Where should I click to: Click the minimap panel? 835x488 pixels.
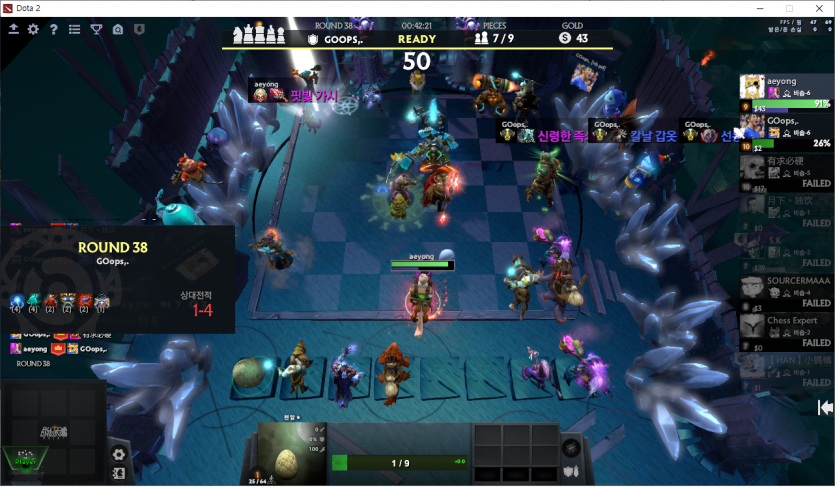click(53, 431)
